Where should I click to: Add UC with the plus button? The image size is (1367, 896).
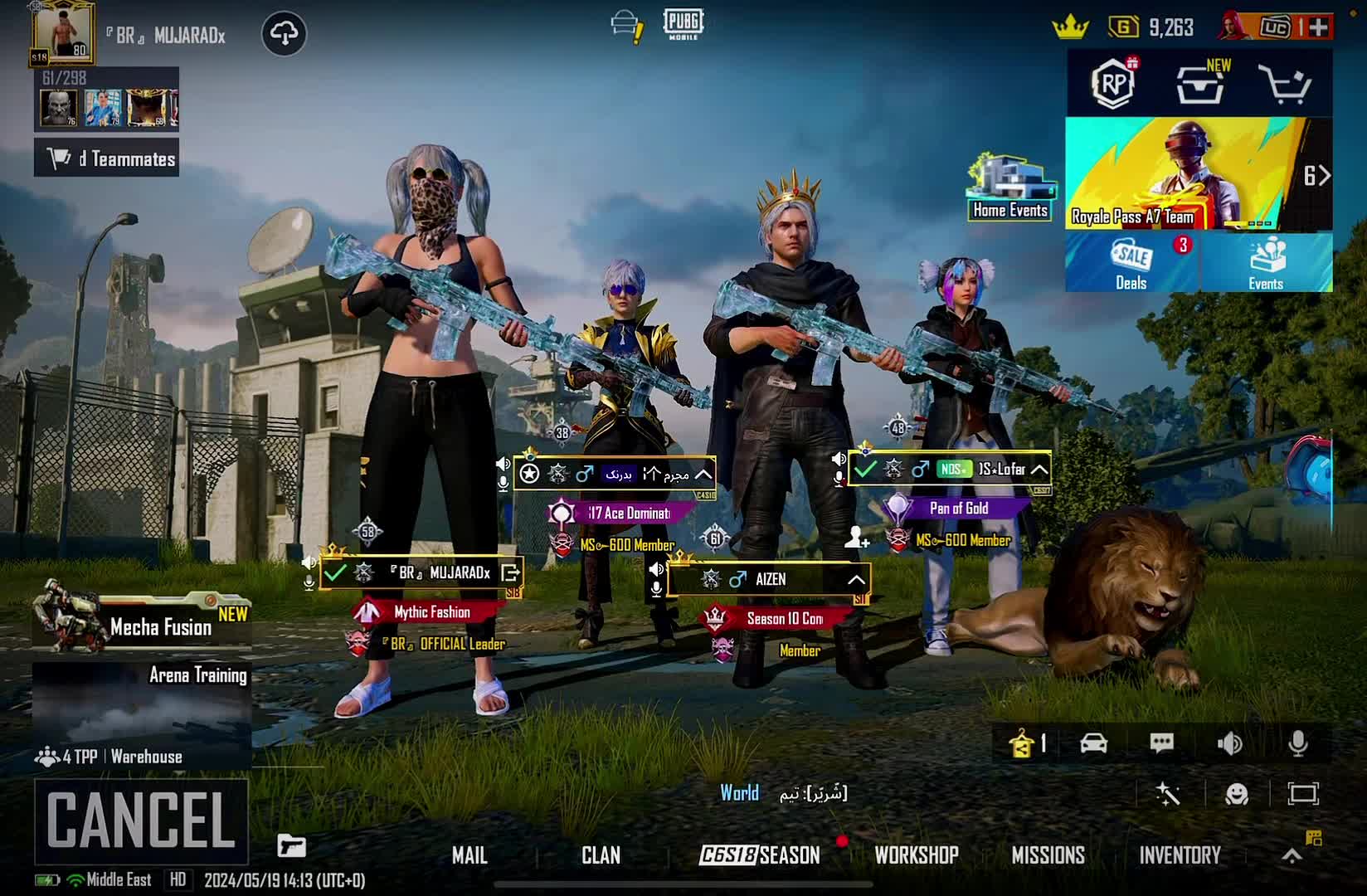1318,27
